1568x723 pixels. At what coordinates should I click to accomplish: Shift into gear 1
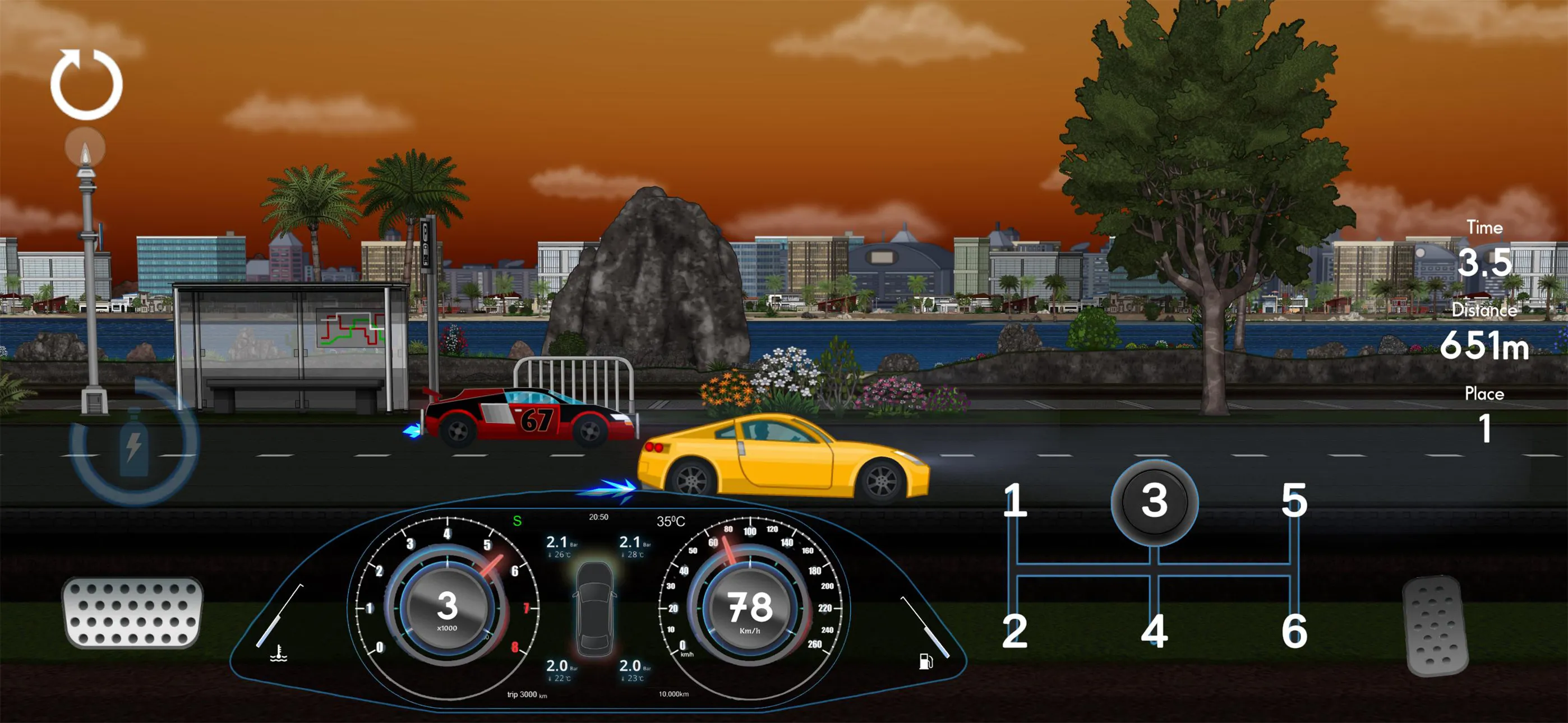1014,501
